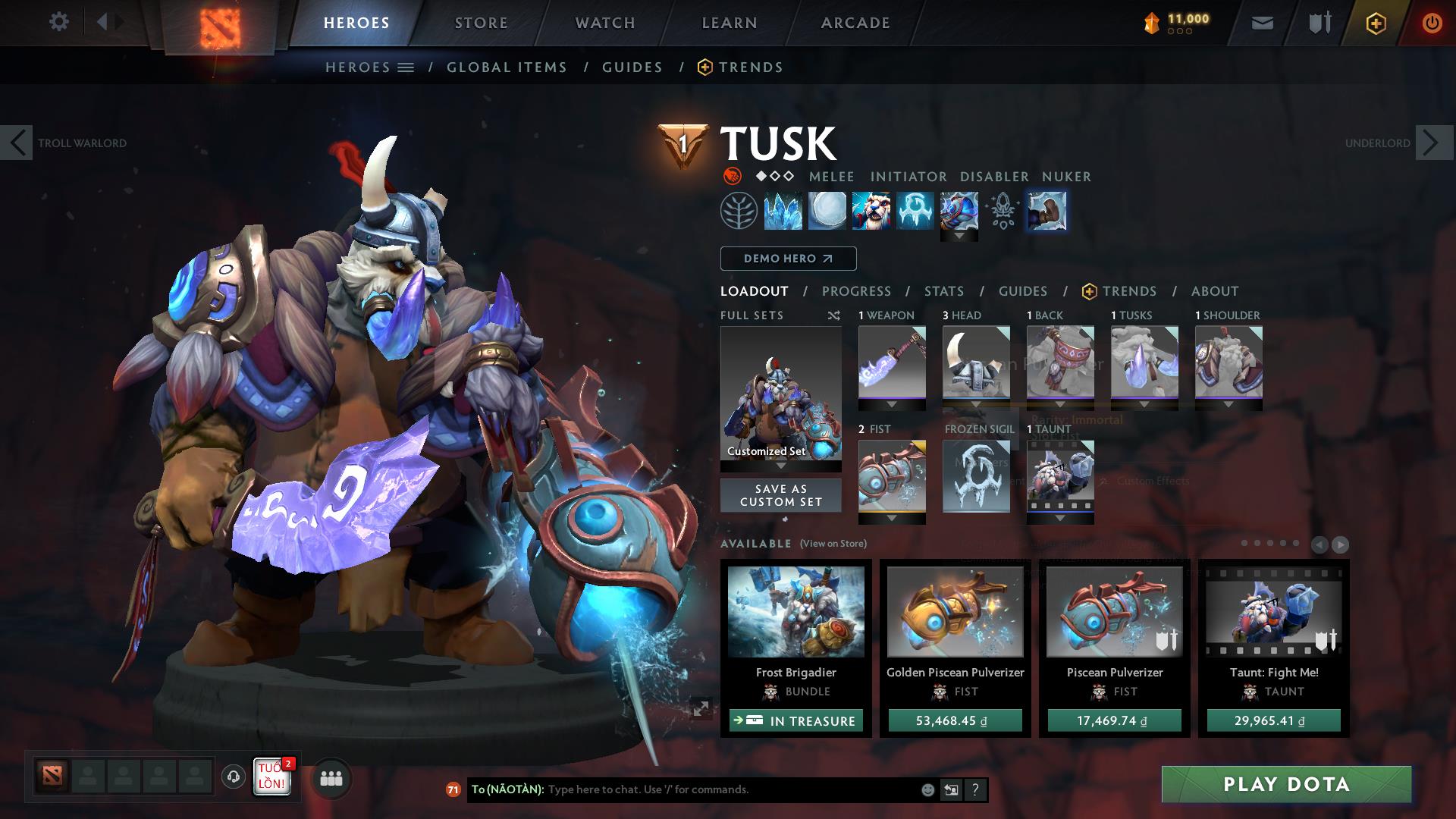This screenshot has height=819, width=1456.
Task: Open the settings gear icon
Action: [x=59, y=22]
